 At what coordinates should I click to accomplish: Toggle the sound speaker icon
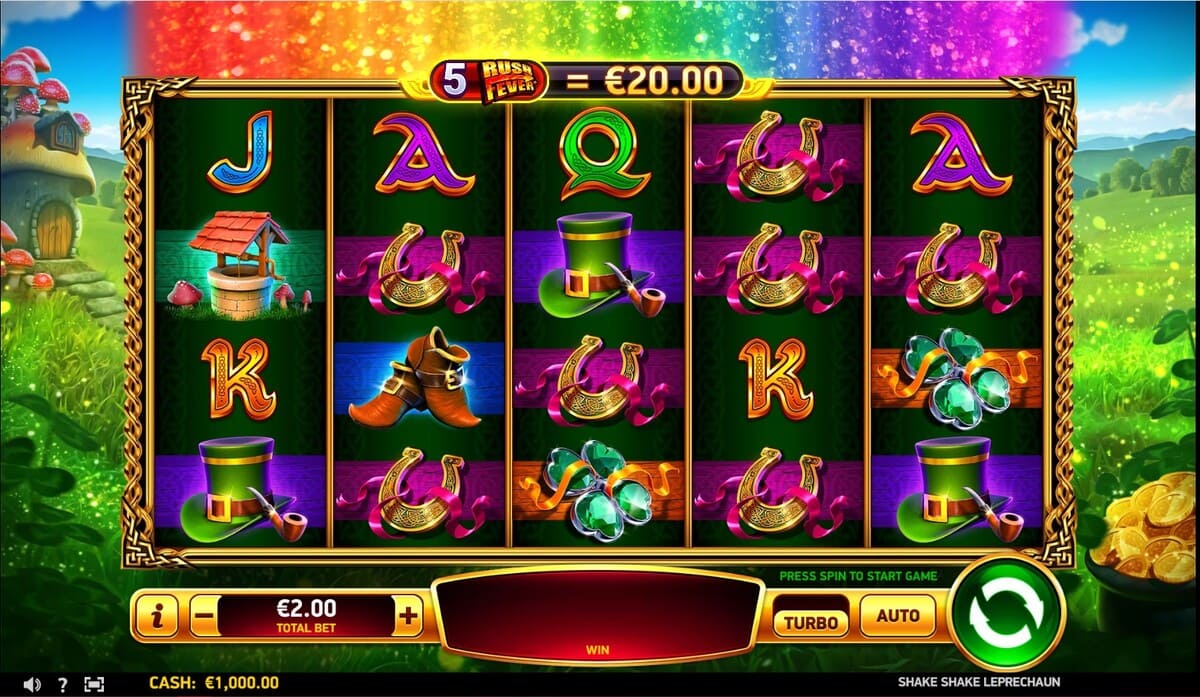pyautogui.click(x=32, y=684)
